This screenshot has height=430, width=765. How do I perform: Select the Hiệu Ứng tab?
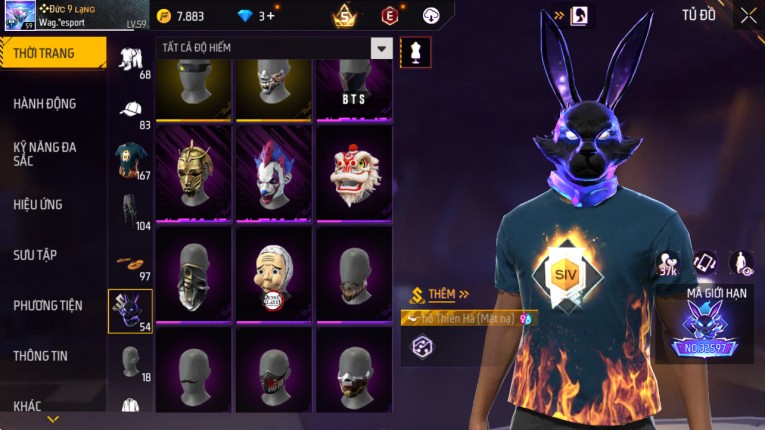38,204
